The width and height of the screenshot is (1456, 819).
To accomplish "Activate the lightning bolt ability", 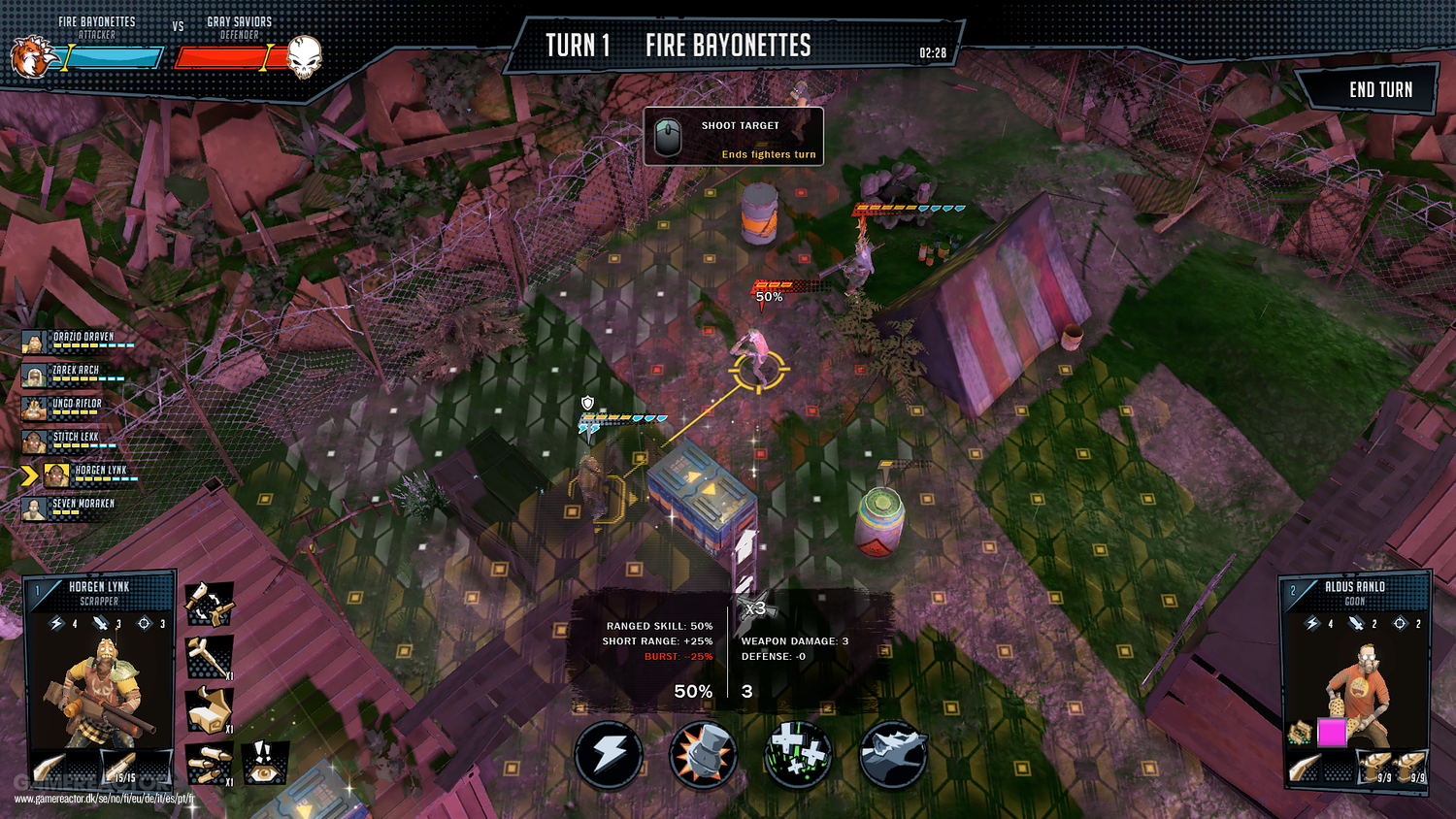I will coord(609,754).
